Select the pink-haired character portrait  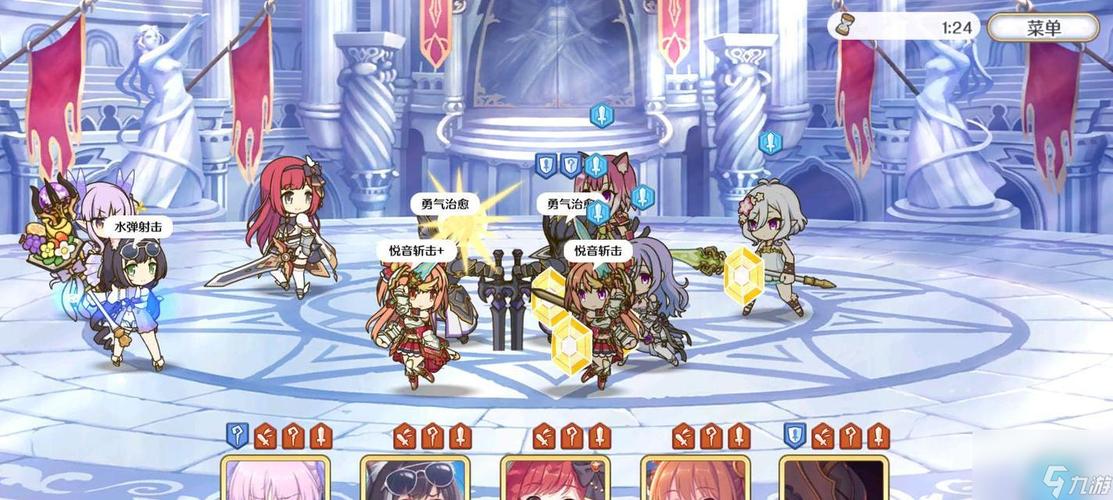tap(275, 480)
